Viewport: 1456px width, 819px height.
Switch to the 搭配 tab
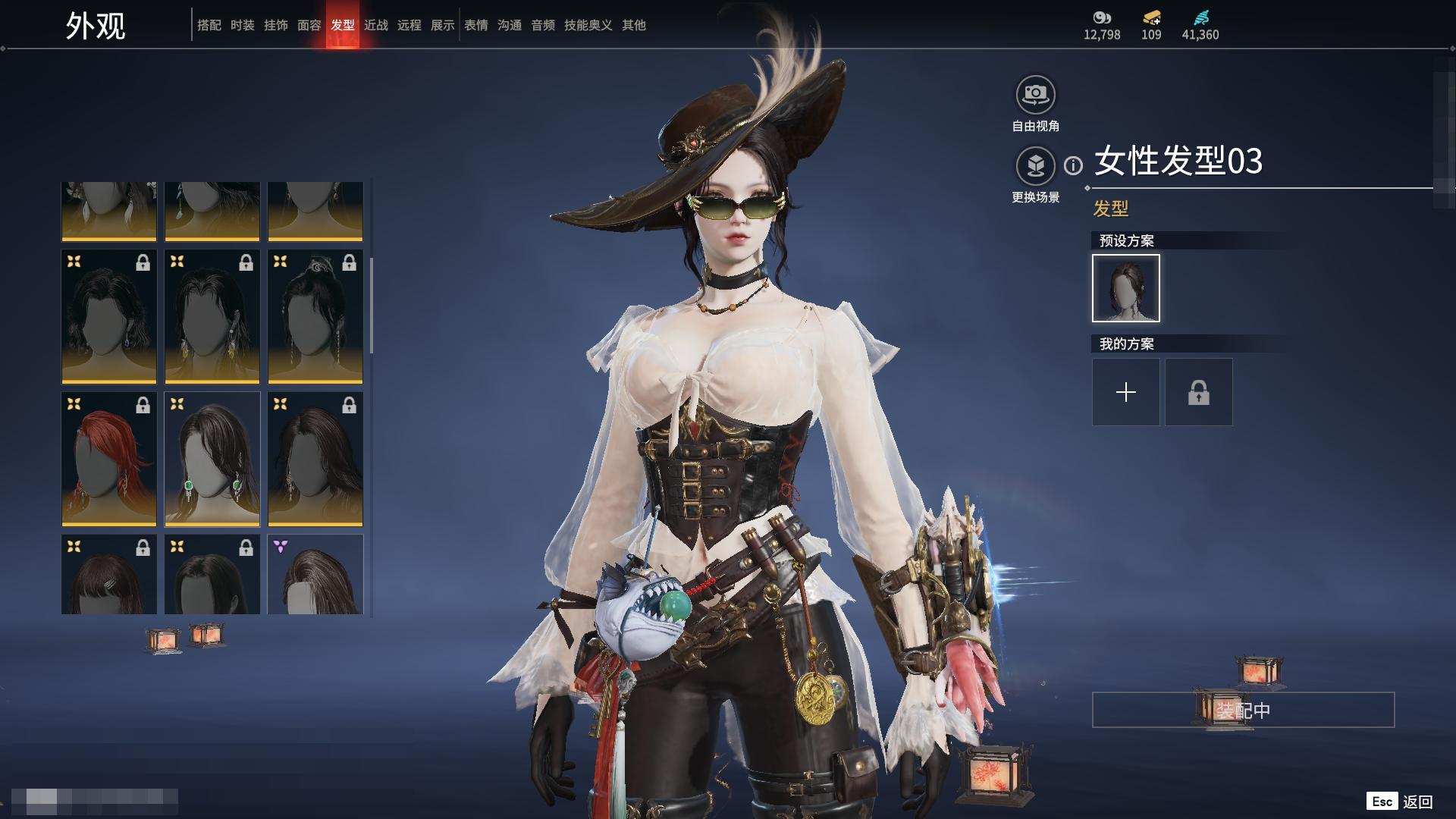pos(209,25)
